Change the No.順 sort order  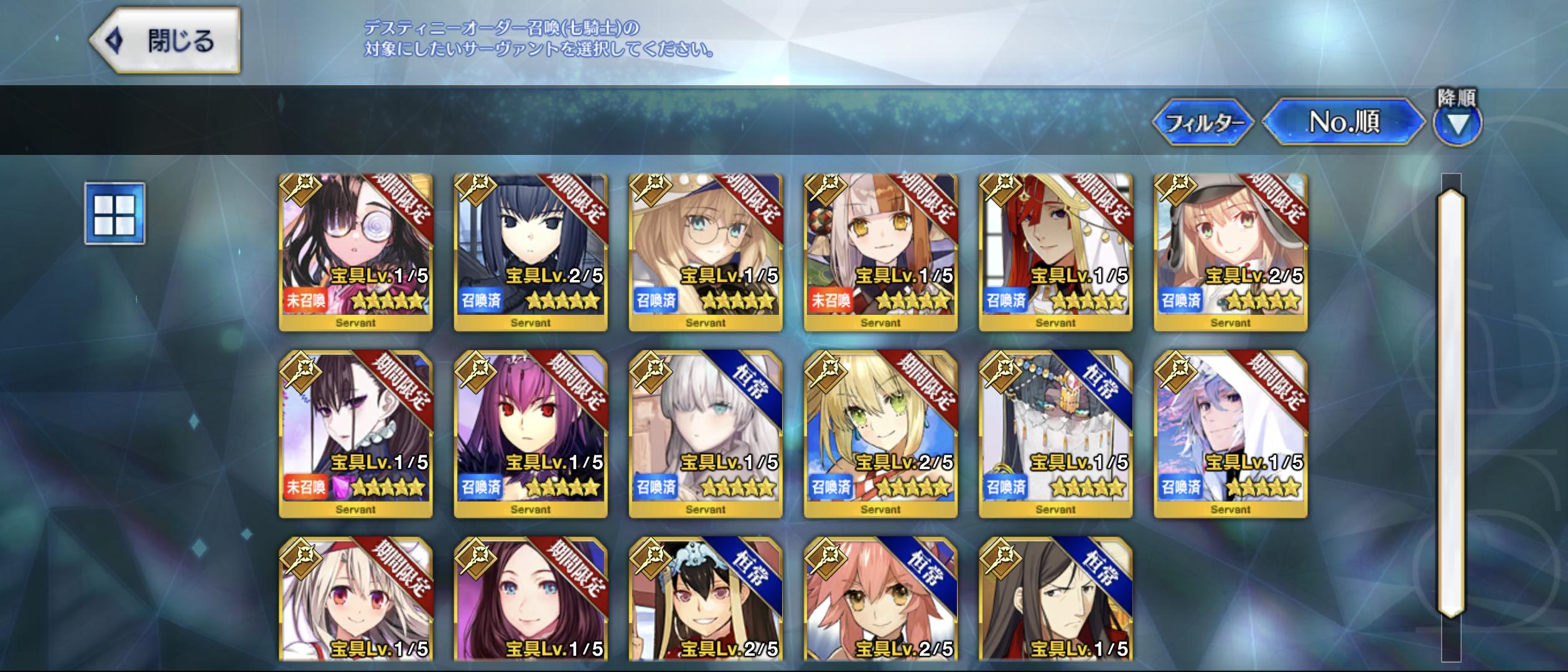(x=1344, y=122)
